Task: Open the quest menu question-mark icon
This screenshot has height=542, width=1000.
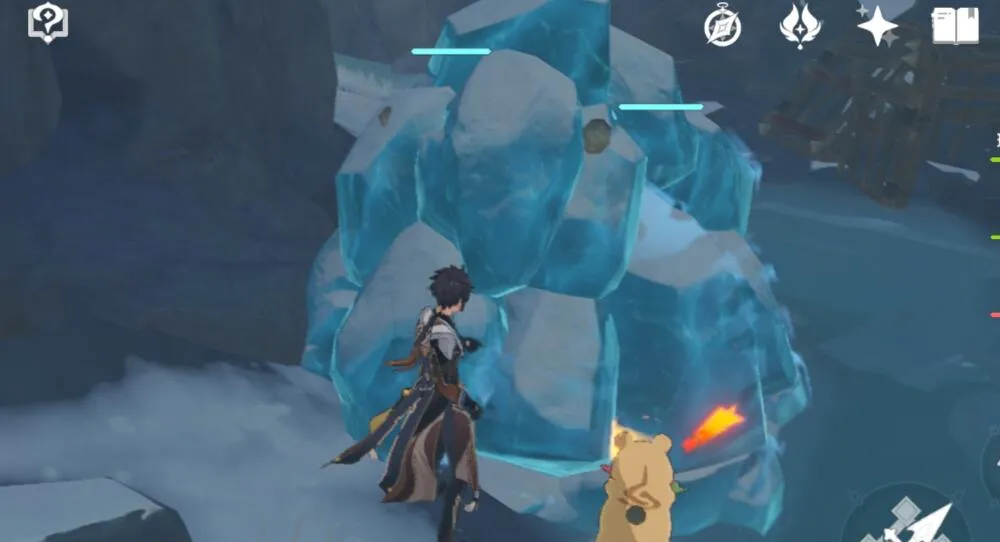Action: point(47,23)
